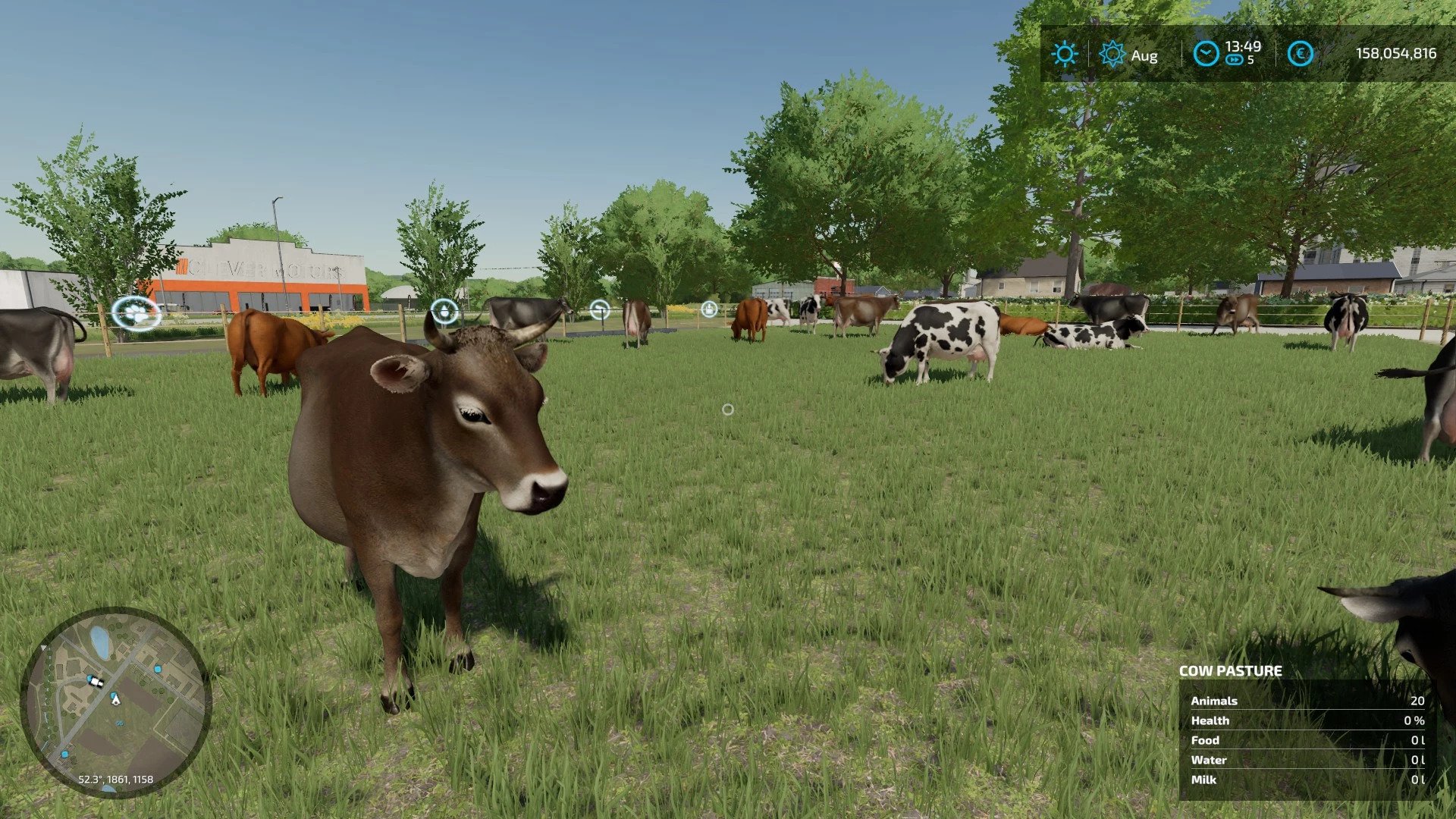Viewport: 1456px width, 819px height.
Task: Click the fast-forward time speed icon
Action: click(x=1235, y=60)
